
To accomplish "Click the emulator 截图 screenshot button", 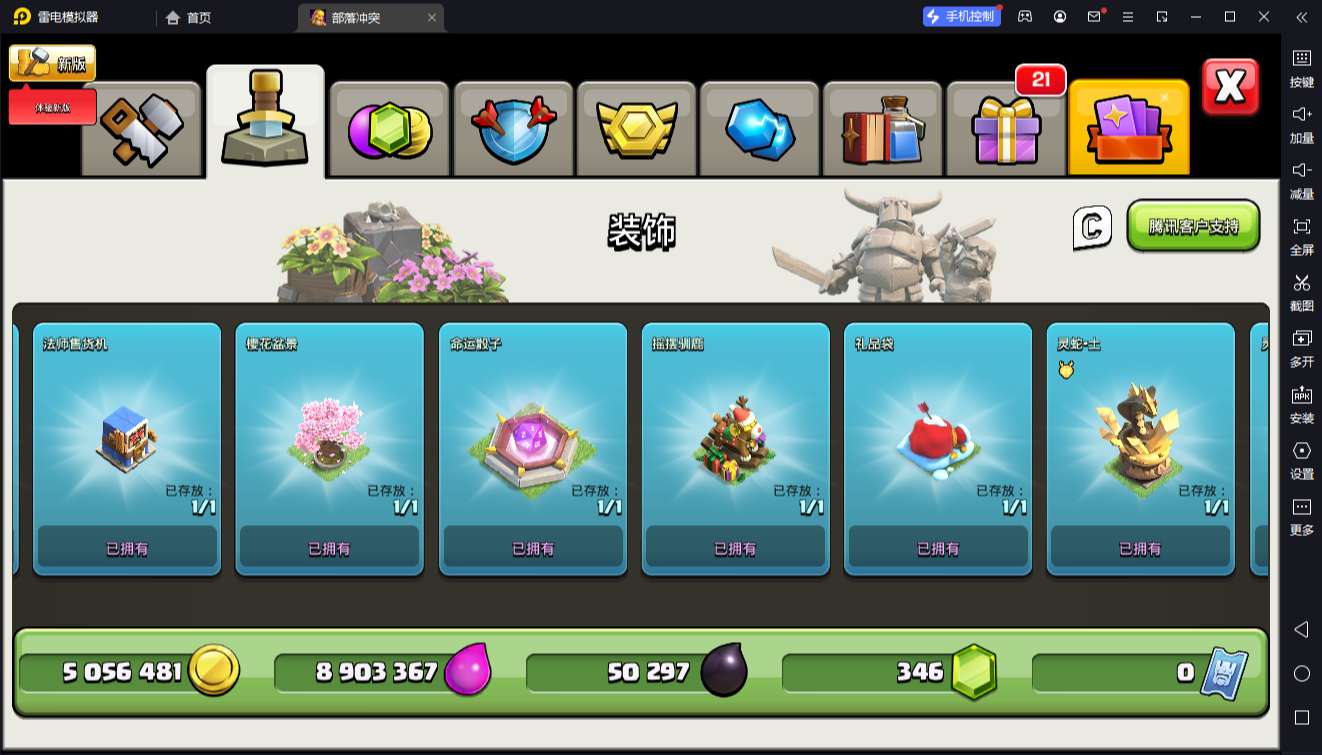I will point(1301,291).
